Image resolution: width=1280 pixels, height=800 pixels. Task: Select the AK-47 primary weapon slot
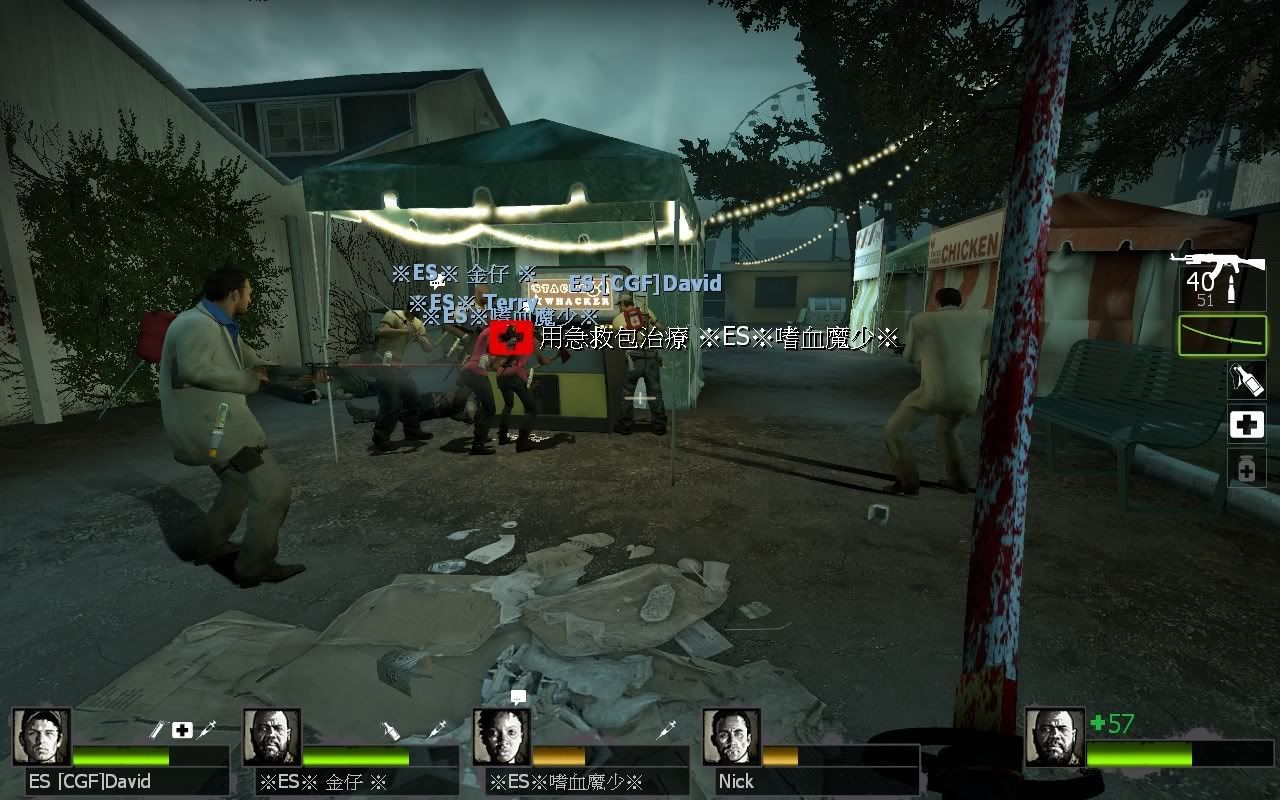(x=1221, y=279)
